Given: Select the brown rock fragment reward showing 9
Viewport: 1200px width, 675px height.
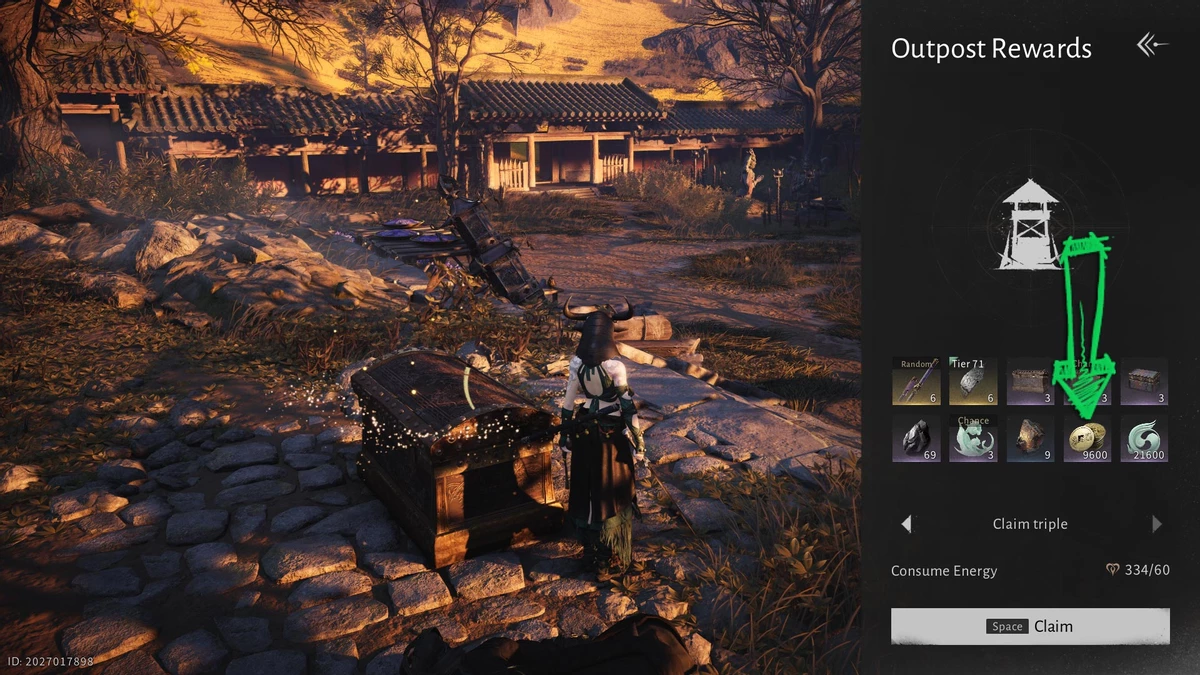Looking at the screenshot, I should pyautogui.click(x=1030, y=438).
